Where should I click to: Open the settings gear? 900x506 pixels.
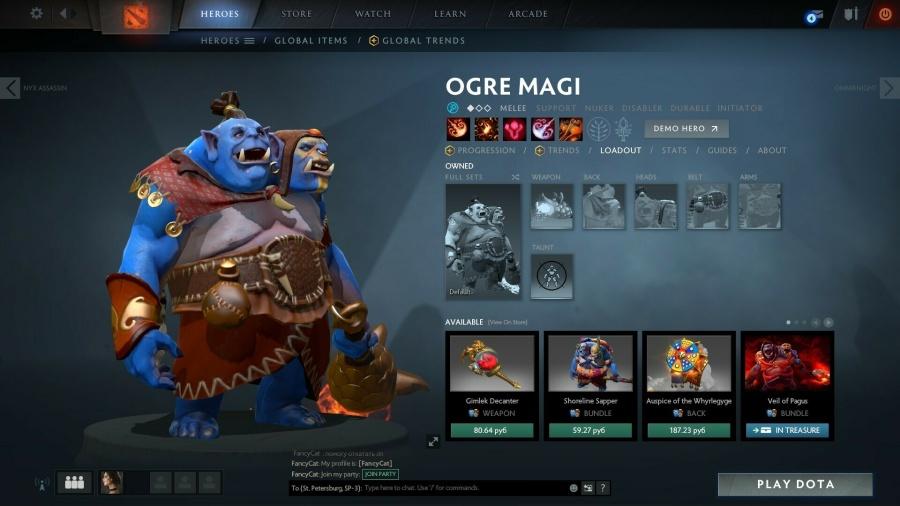click(x=37, y=13)
